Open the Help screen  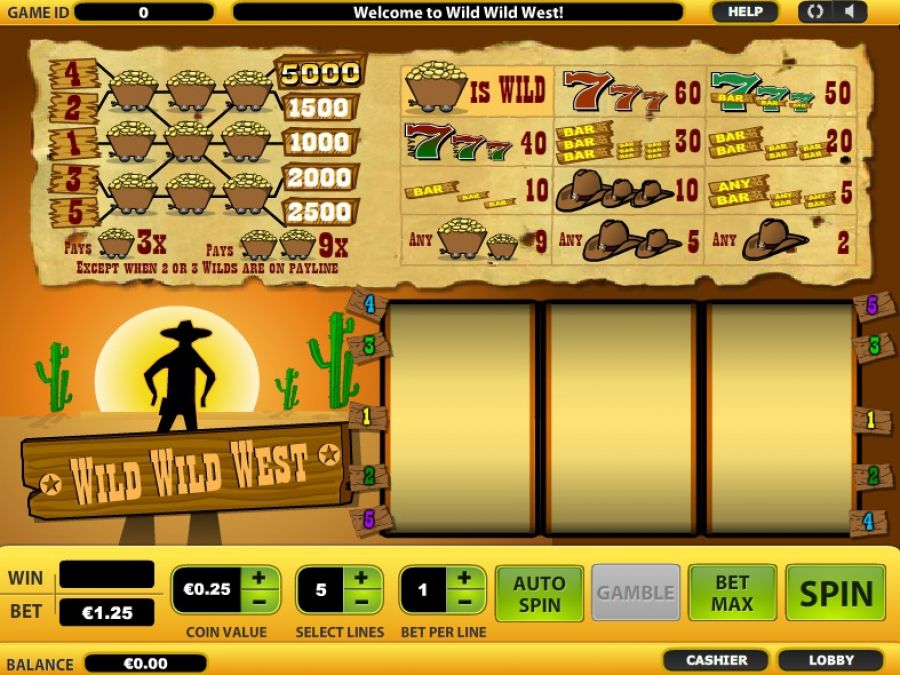pyautogui.click(x=744, y=12)
